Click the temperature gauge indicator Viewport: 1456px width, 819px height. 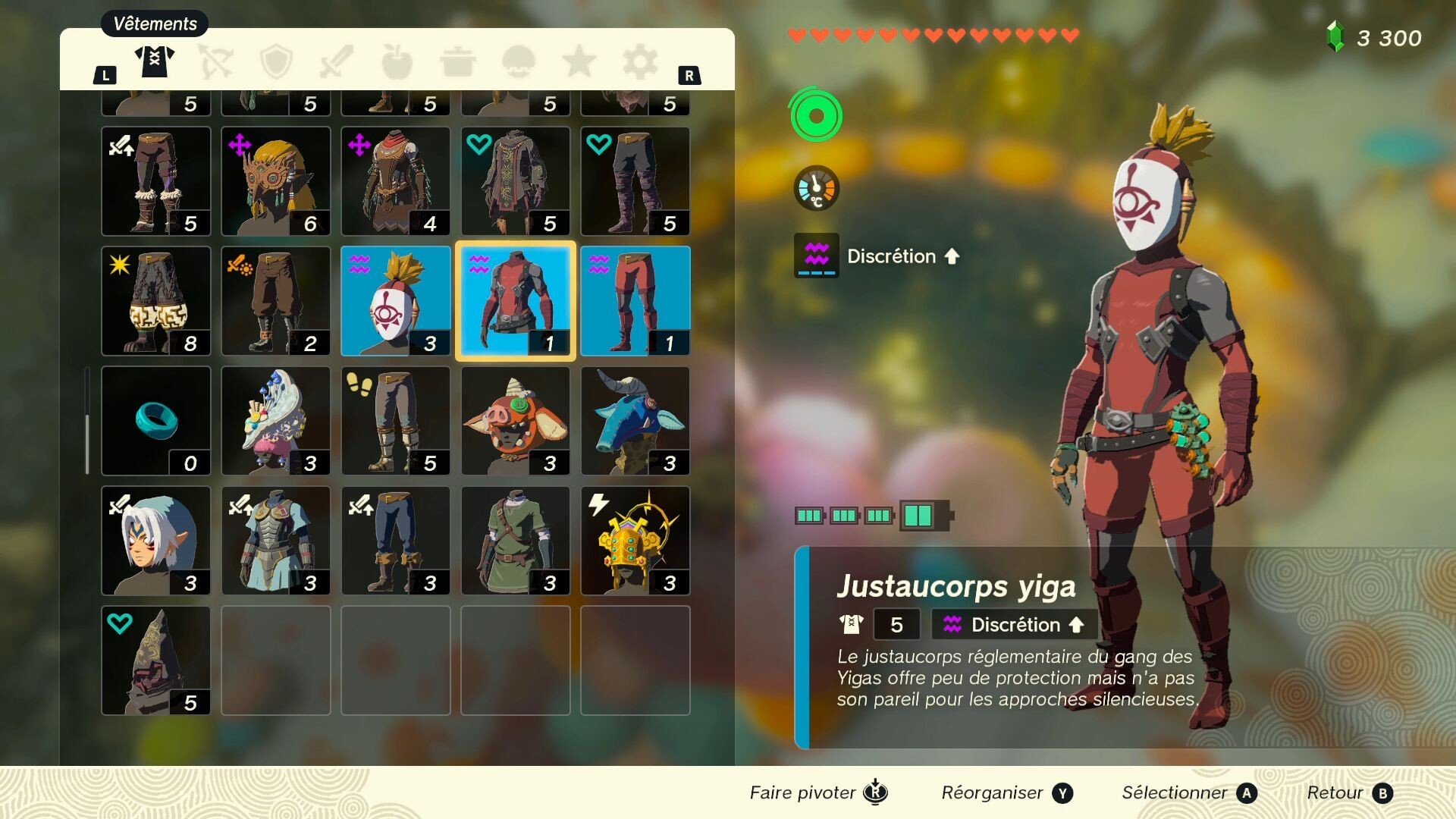pos(815,188)
